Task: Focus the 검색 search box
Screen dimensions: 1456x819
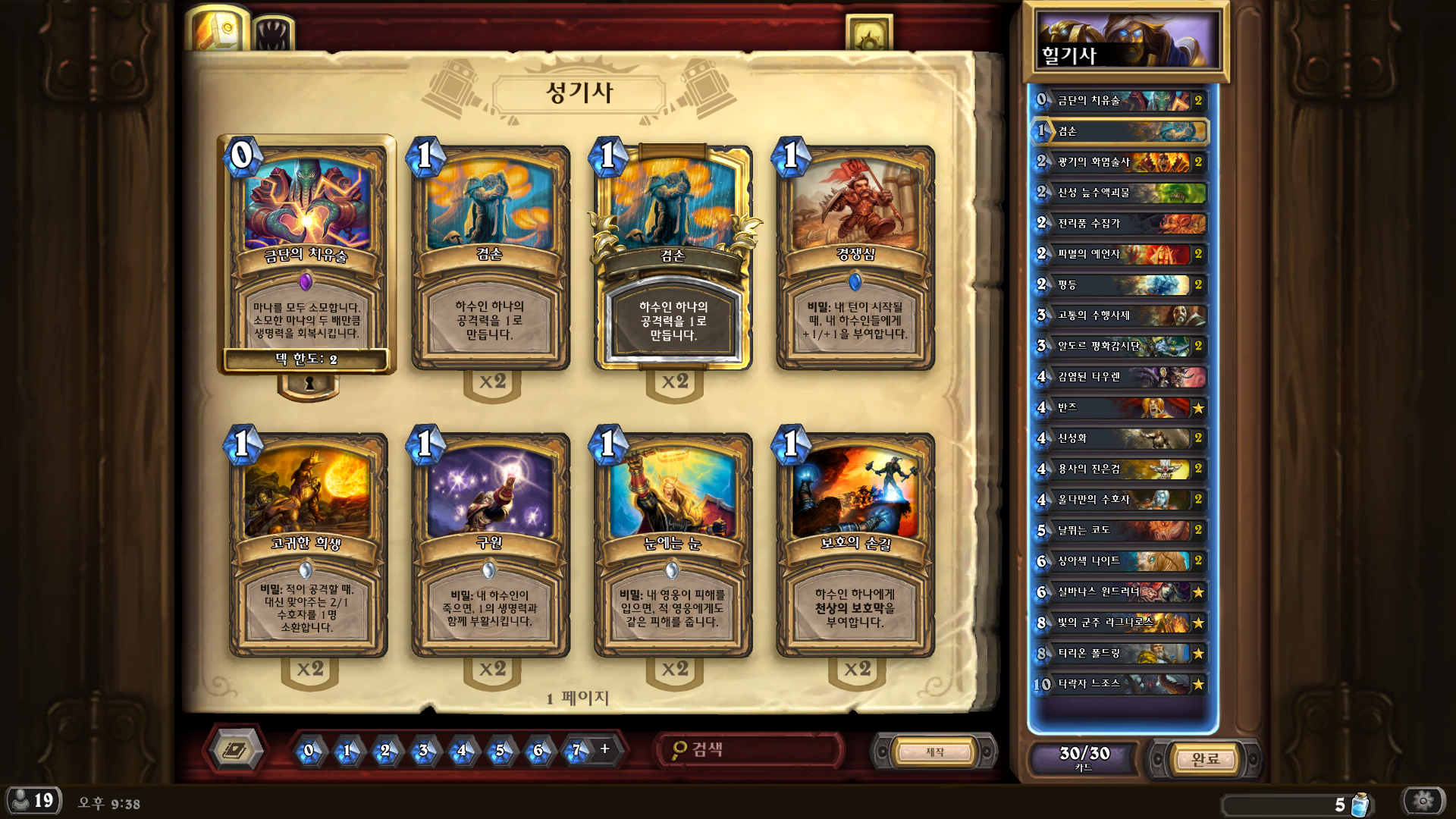Action: point(751,750)
